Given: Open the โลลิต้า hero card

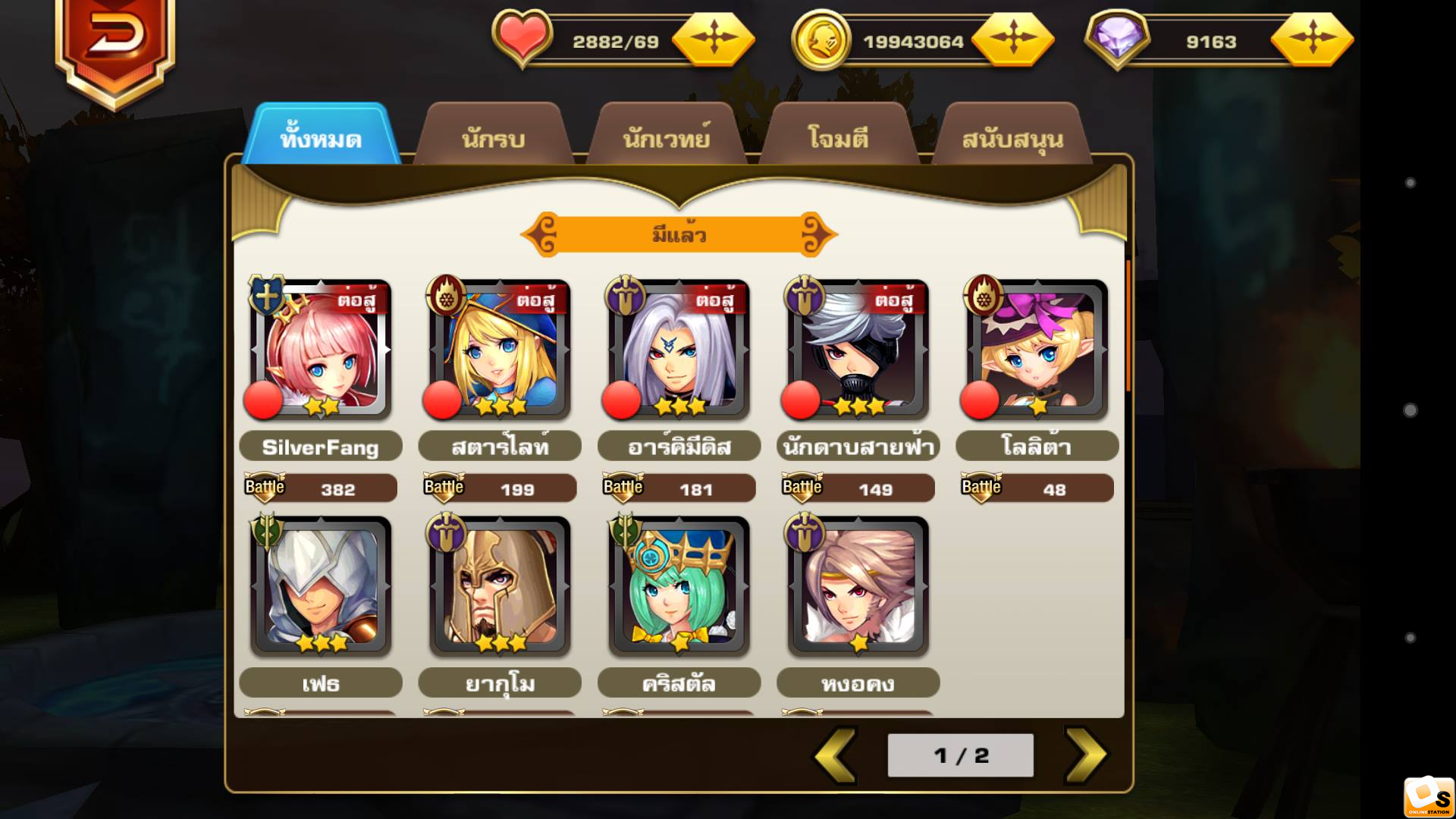Looking at the screenshot, I should click(1037, 350).
